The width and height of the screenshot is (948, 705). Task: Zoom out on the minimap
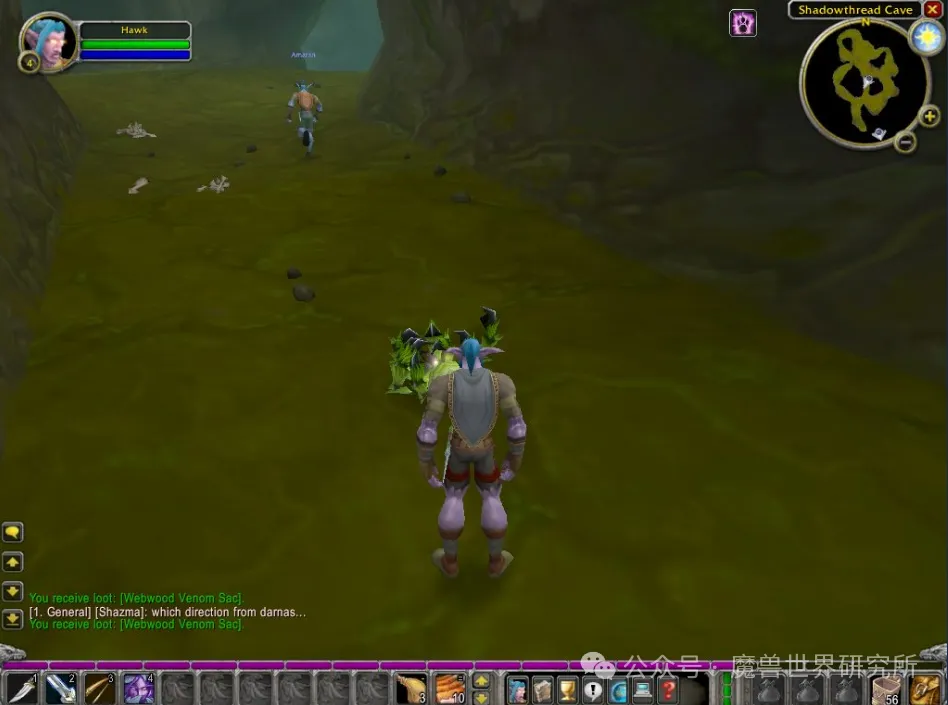906,142
